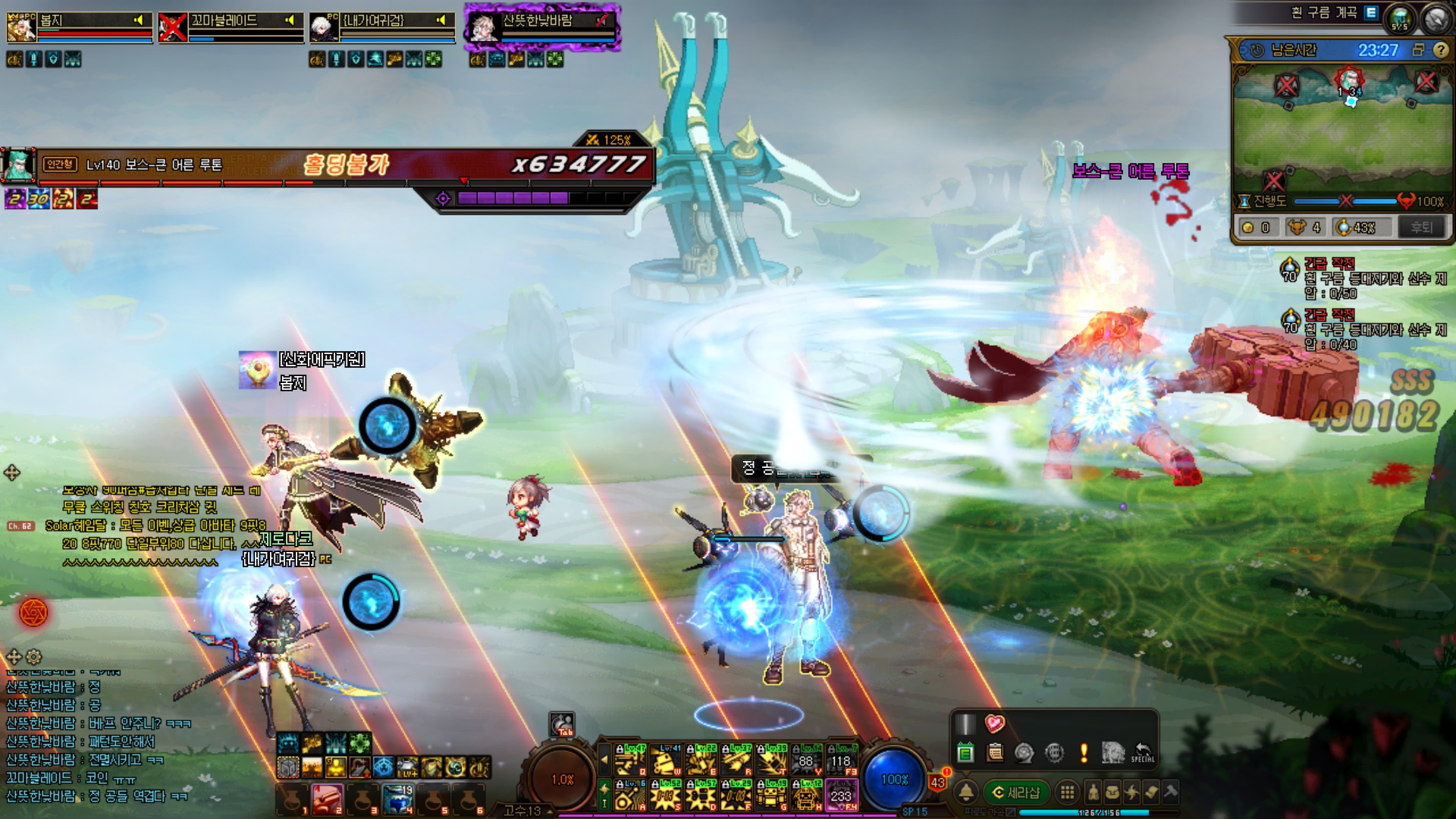Use the red item in quickslot 2
Image resolution: width=1456 pixels, height=819 pixels.
(x=328, y=799)
